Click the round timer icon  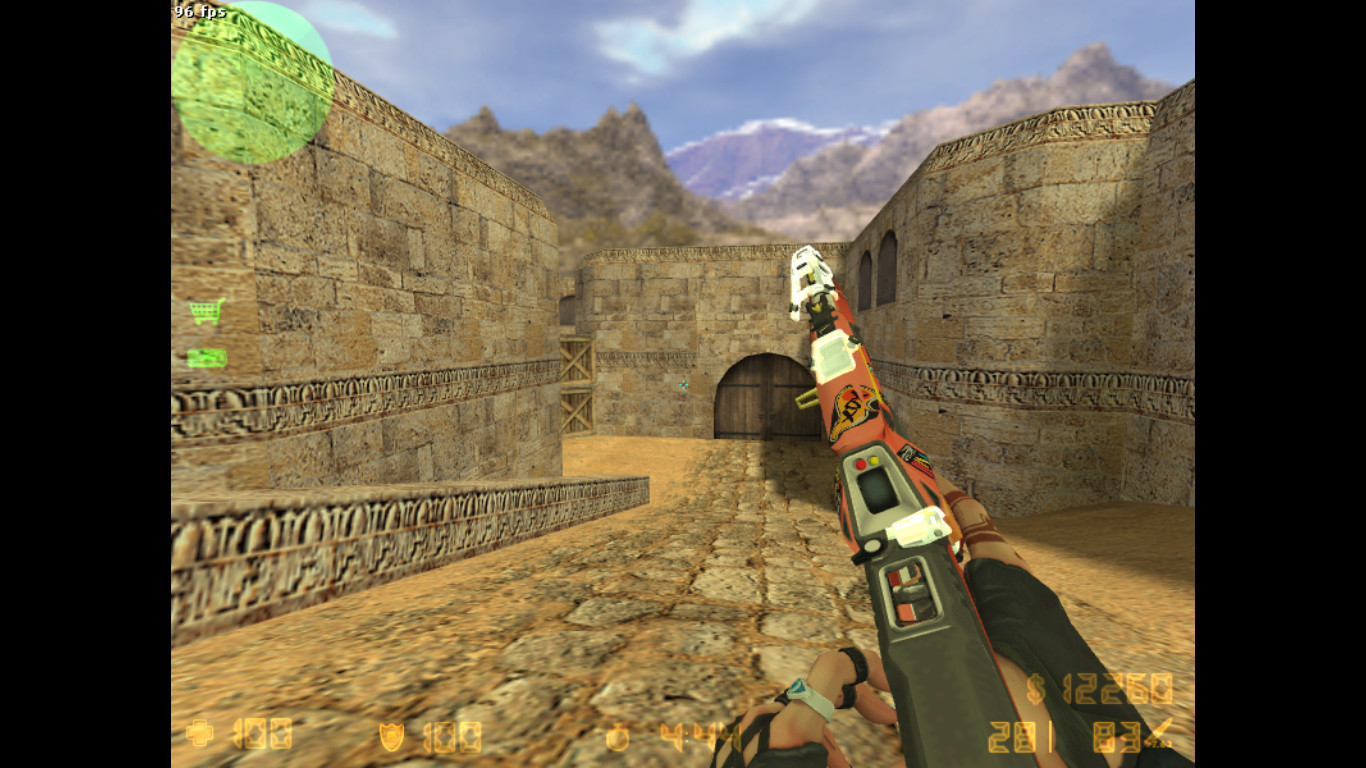pos(617,737)
